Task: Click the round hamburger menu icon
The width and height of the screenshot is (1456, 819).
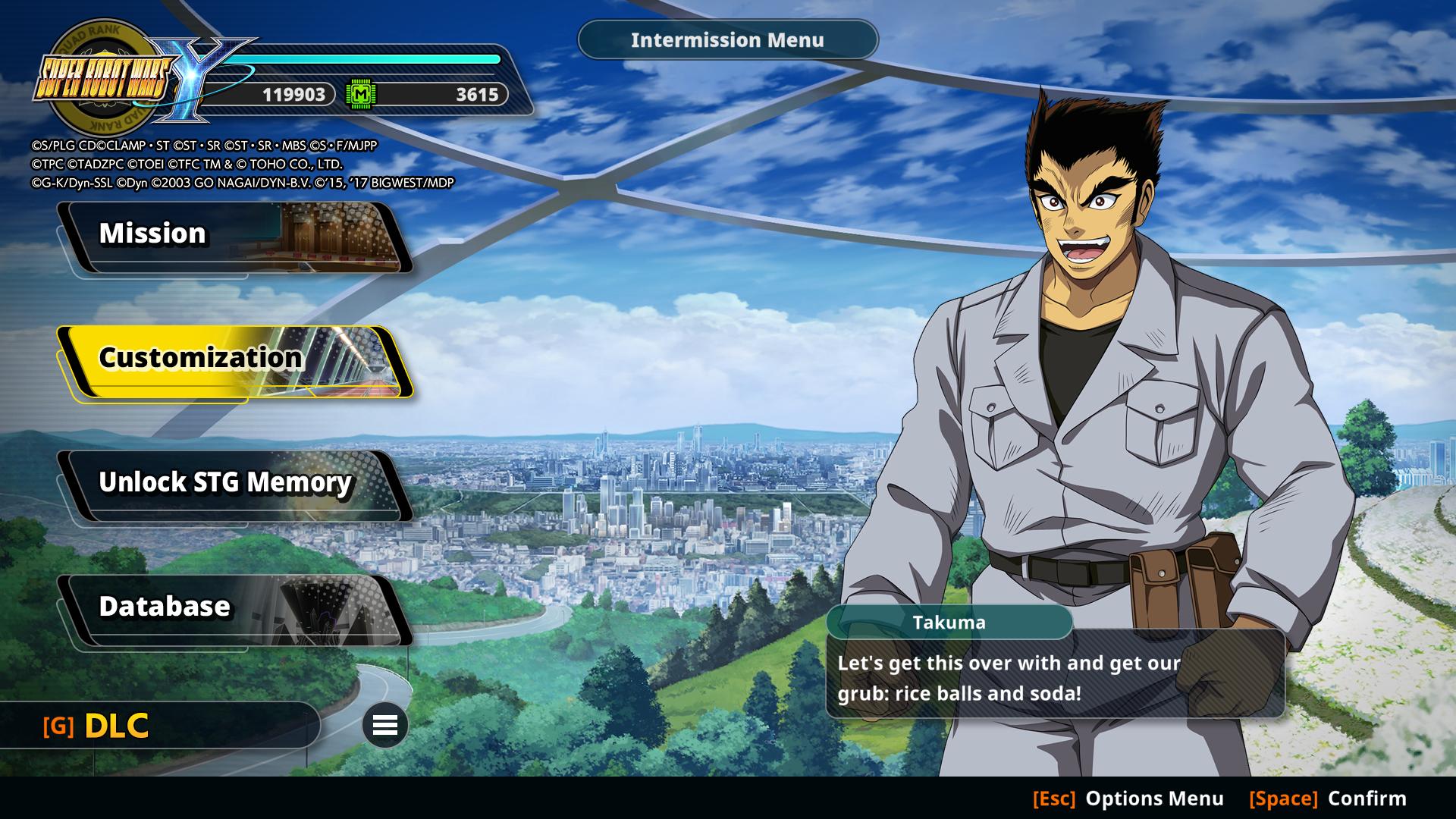Action: [x=385, y=726]
